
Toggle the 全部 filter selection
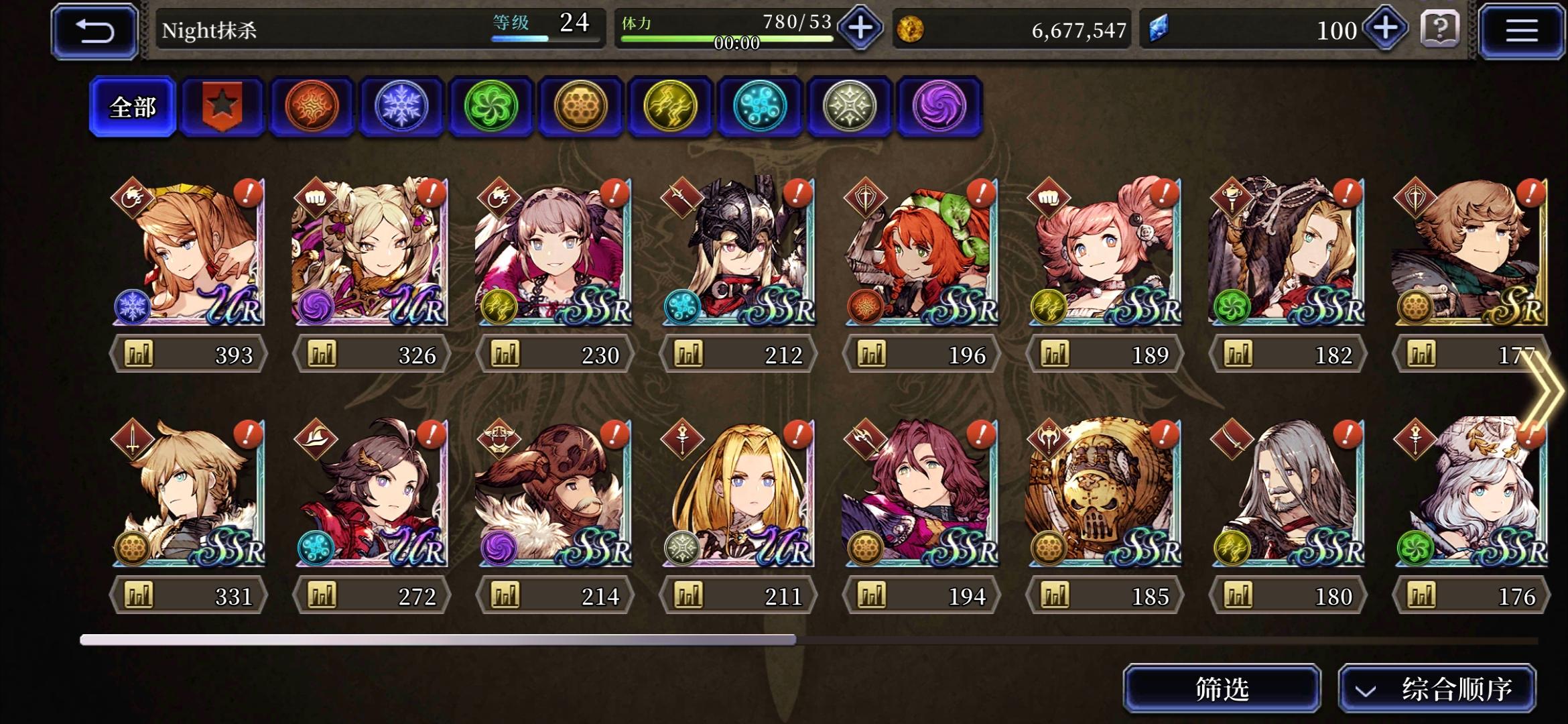[133, 106]
